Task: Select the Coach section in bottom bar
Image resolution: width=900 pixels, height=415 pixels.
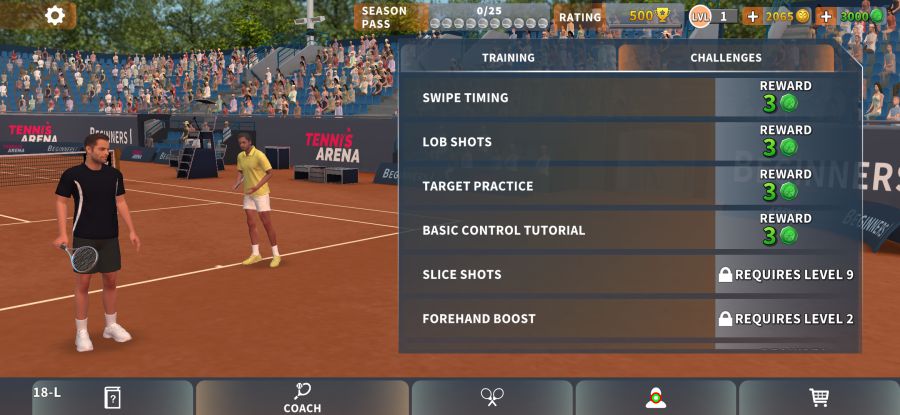Action: pyautogui.click(x=302, y=397)
